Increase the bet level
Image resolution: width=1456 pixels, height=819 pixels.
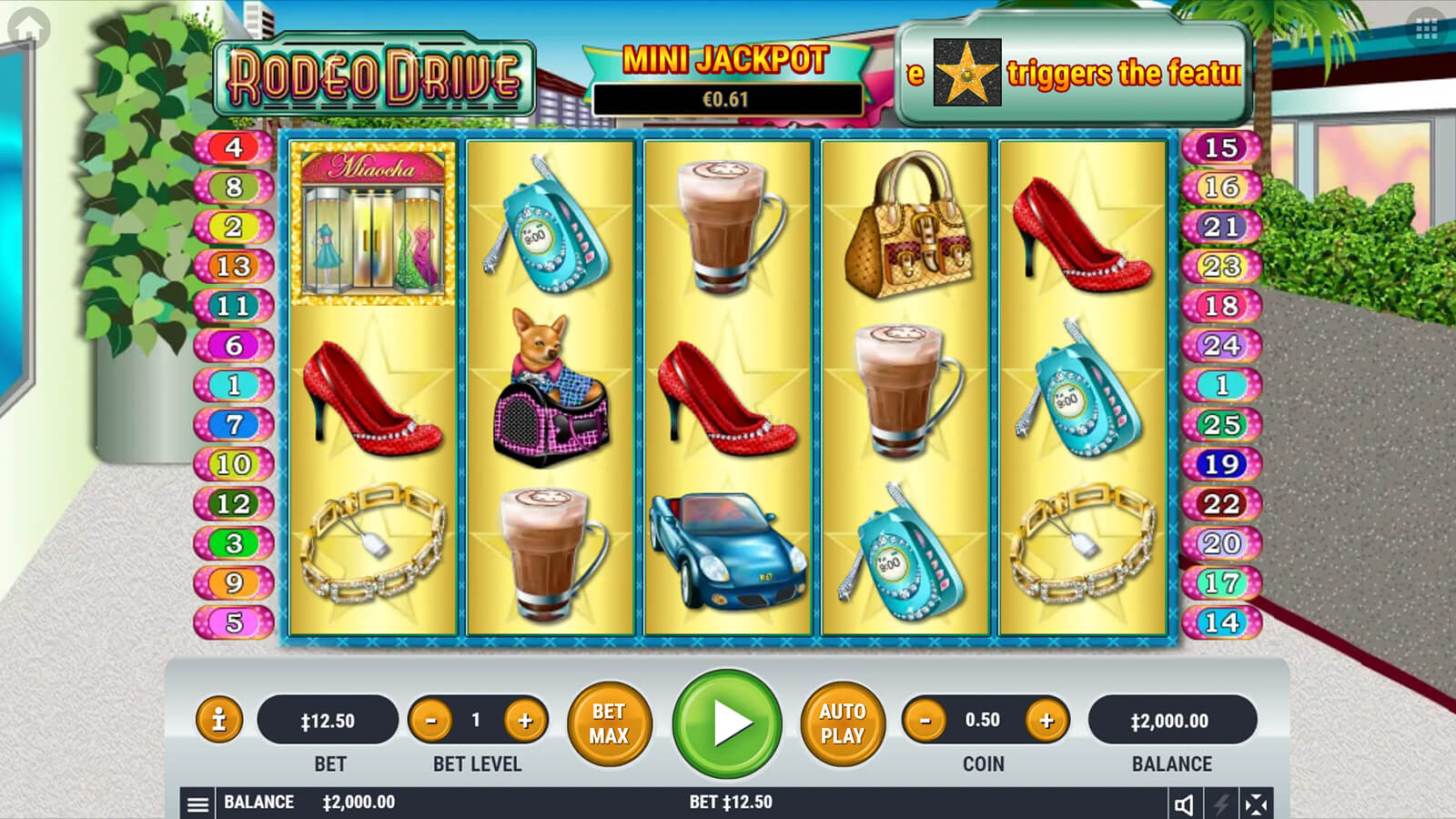point(525,721)
